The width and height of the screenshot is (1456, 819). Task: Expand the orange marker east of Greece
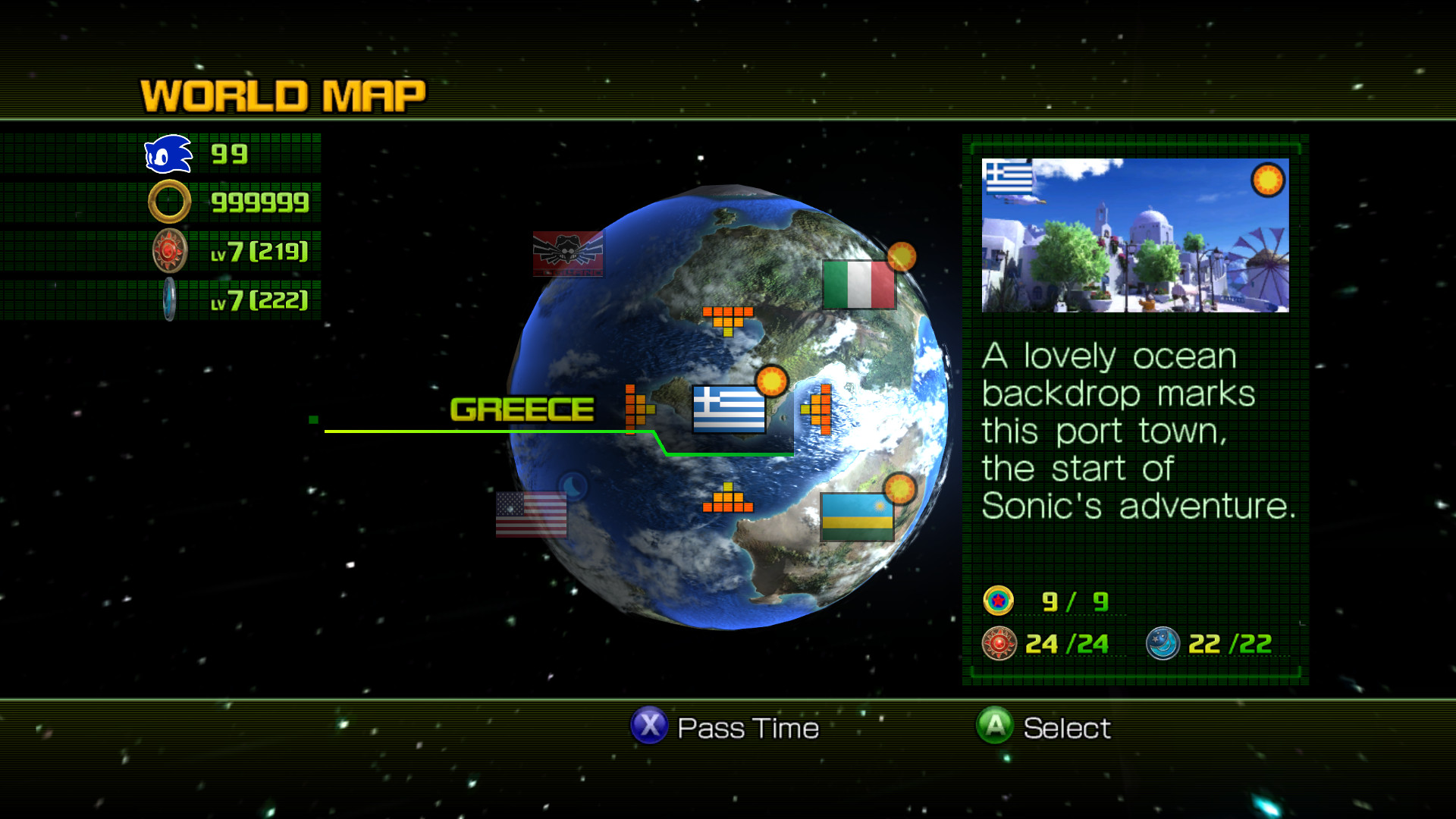818,409
